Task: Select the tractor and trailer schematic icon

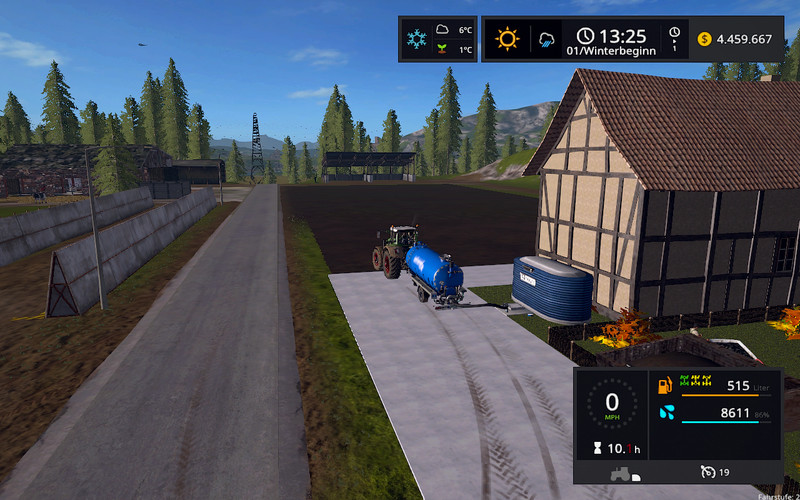Action: click(624, 473)
